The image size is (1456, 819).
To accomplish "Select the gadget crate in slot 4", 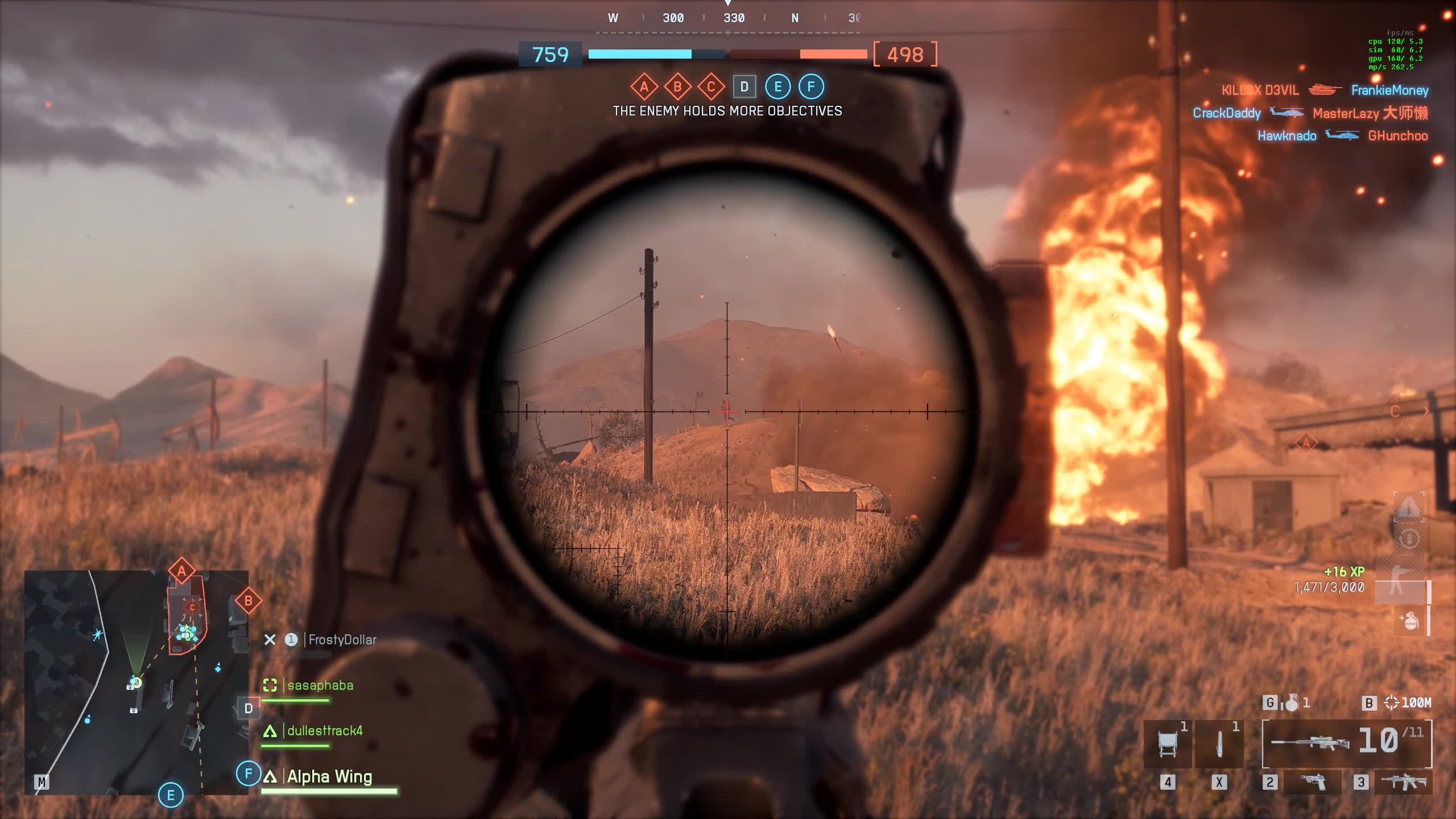I will coord(1167,744).
